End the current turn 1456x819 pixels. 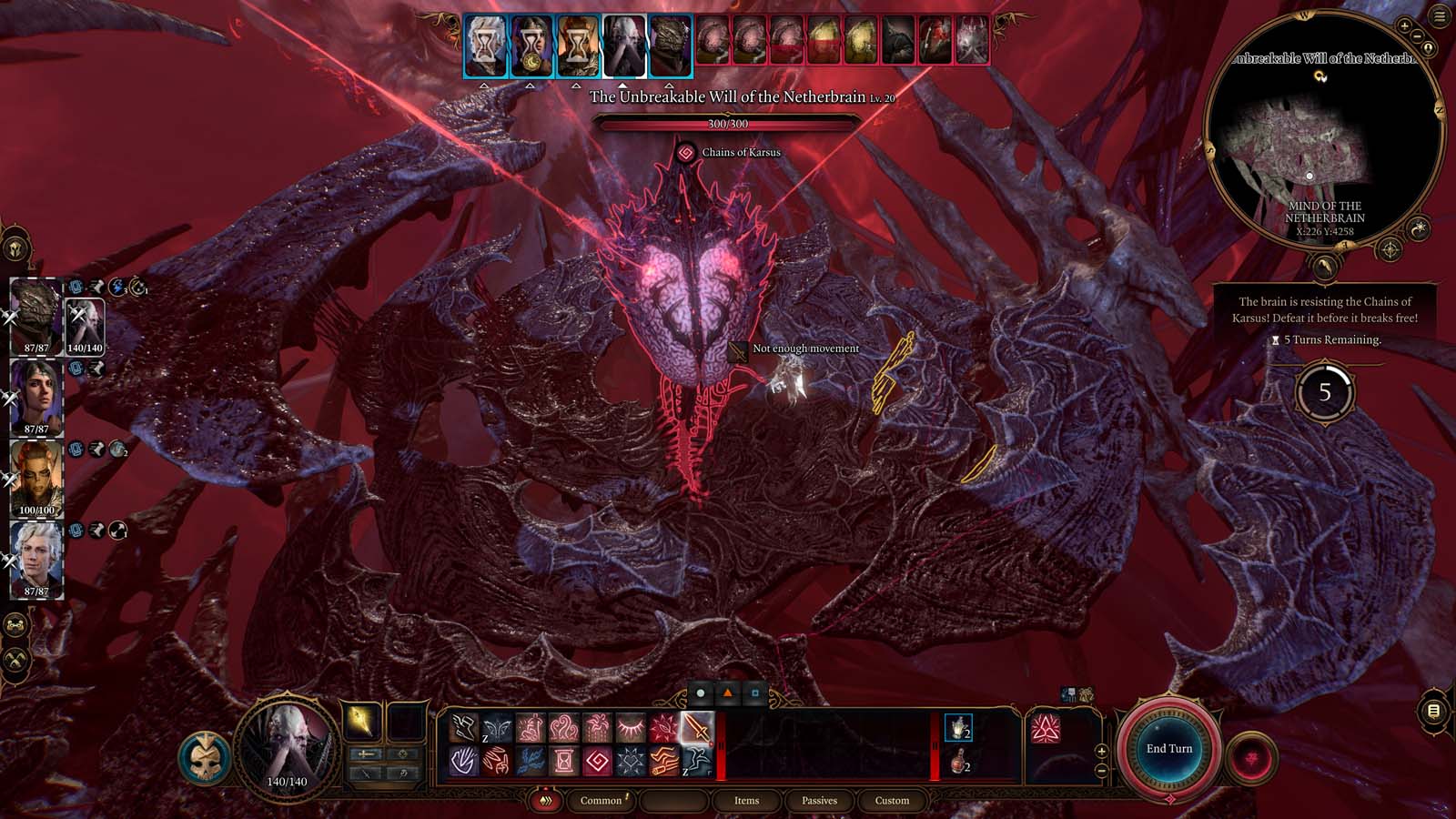(x=1168, y=748)
